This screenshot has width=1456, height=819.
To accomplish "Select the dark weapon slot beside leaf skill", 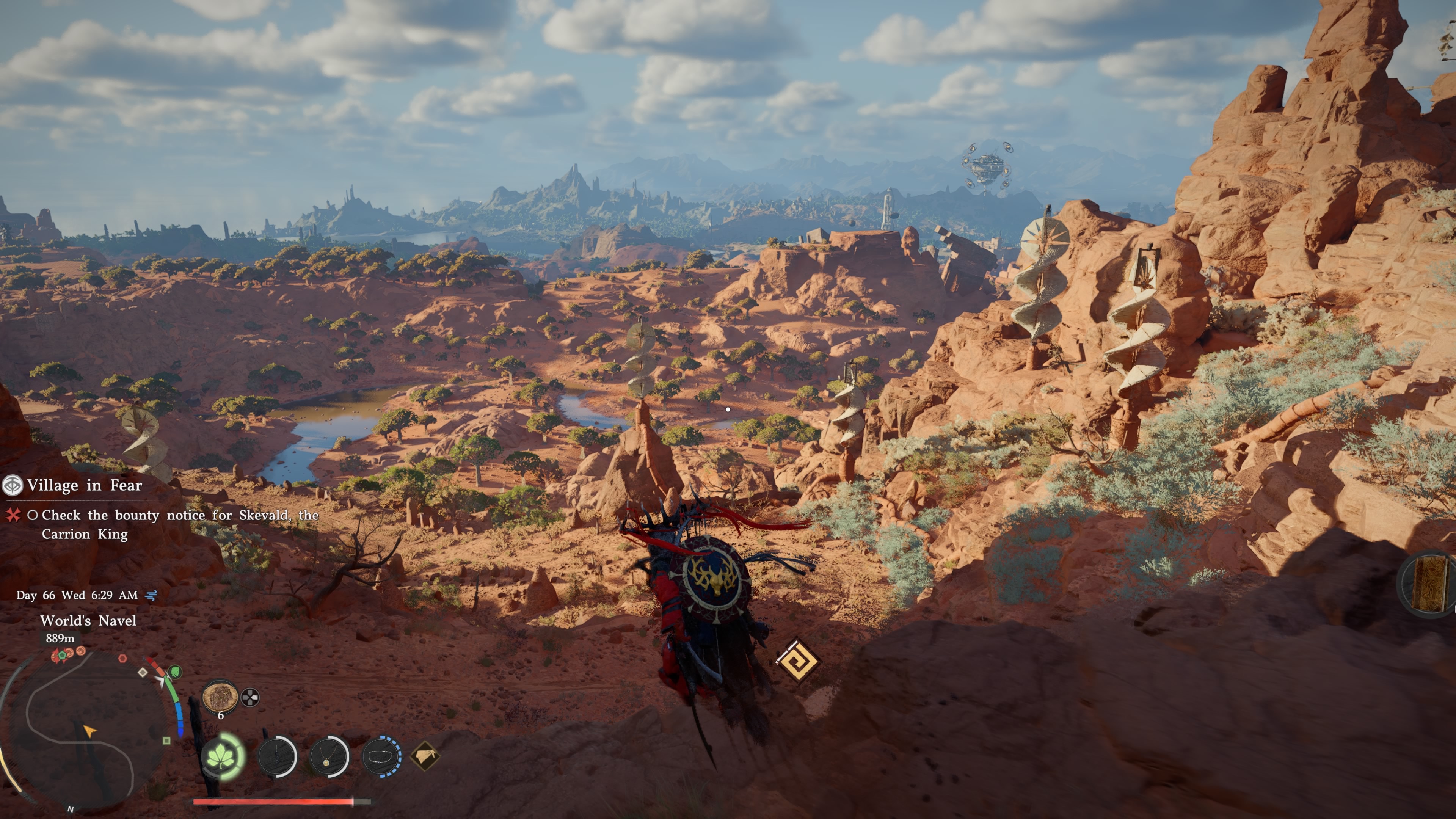I will pos(277,756).
